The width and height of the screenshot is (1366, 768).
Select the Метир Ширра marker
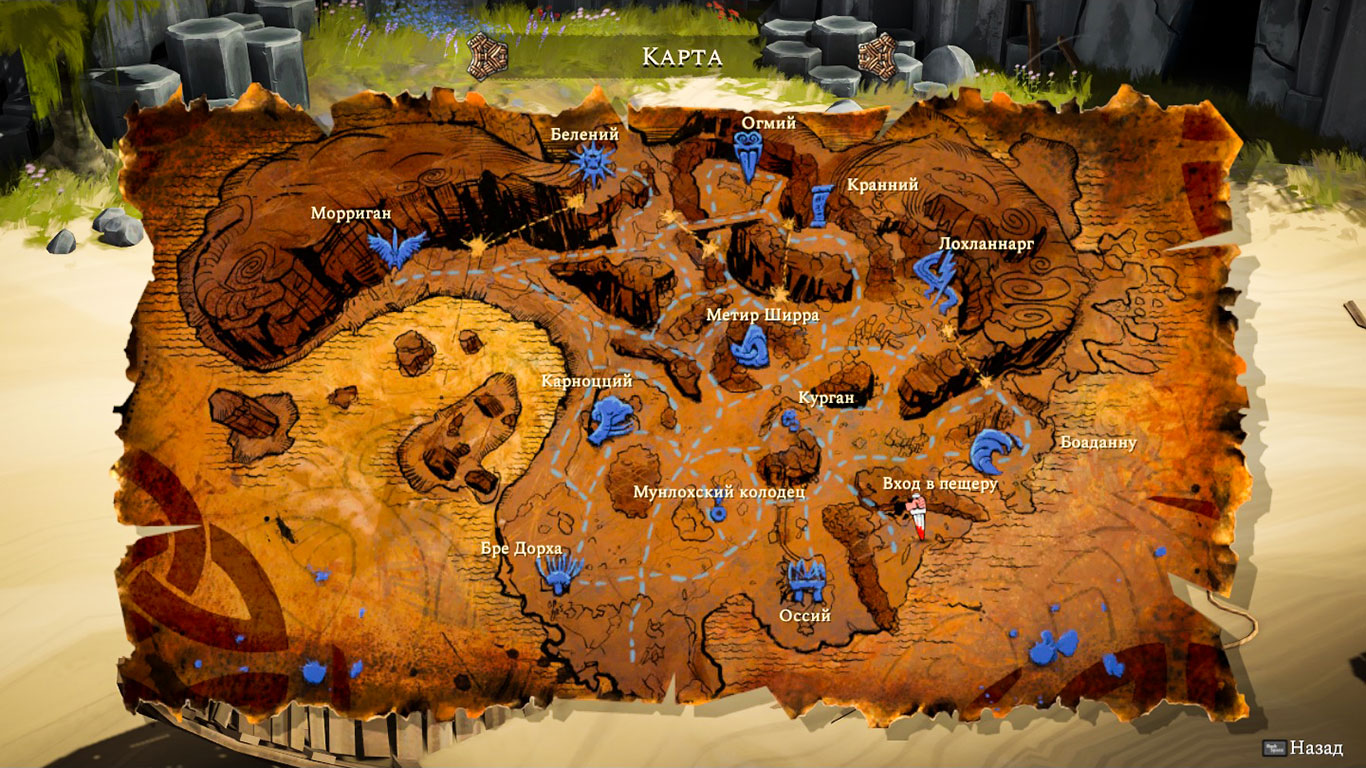pyautogui.click(x=748, y=347)
